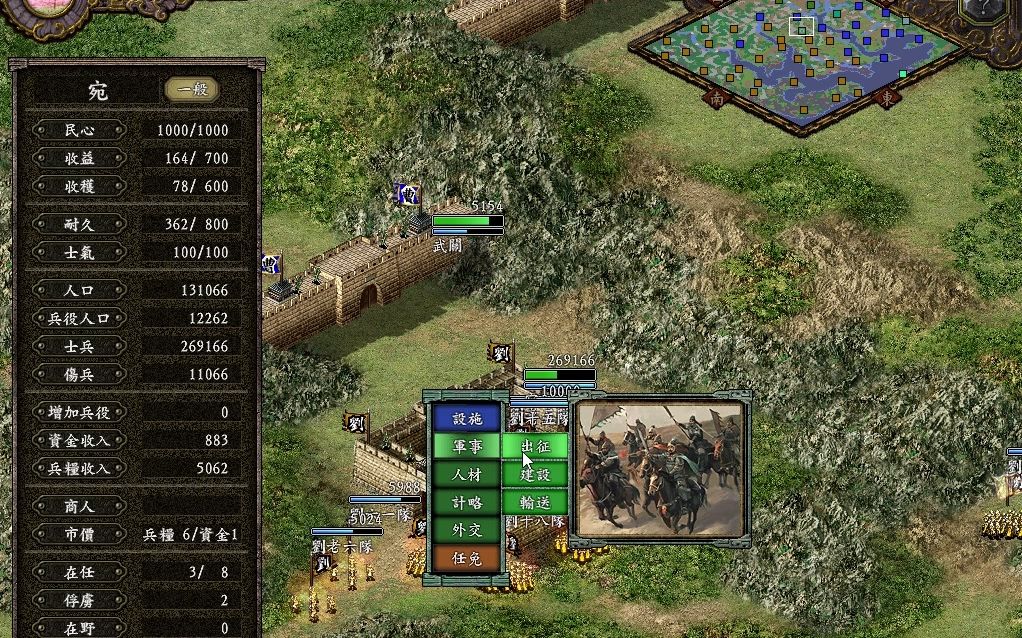
Task: Select the orange 任免 (Appointments) menu entry
Action: click(x=467, y=559)
